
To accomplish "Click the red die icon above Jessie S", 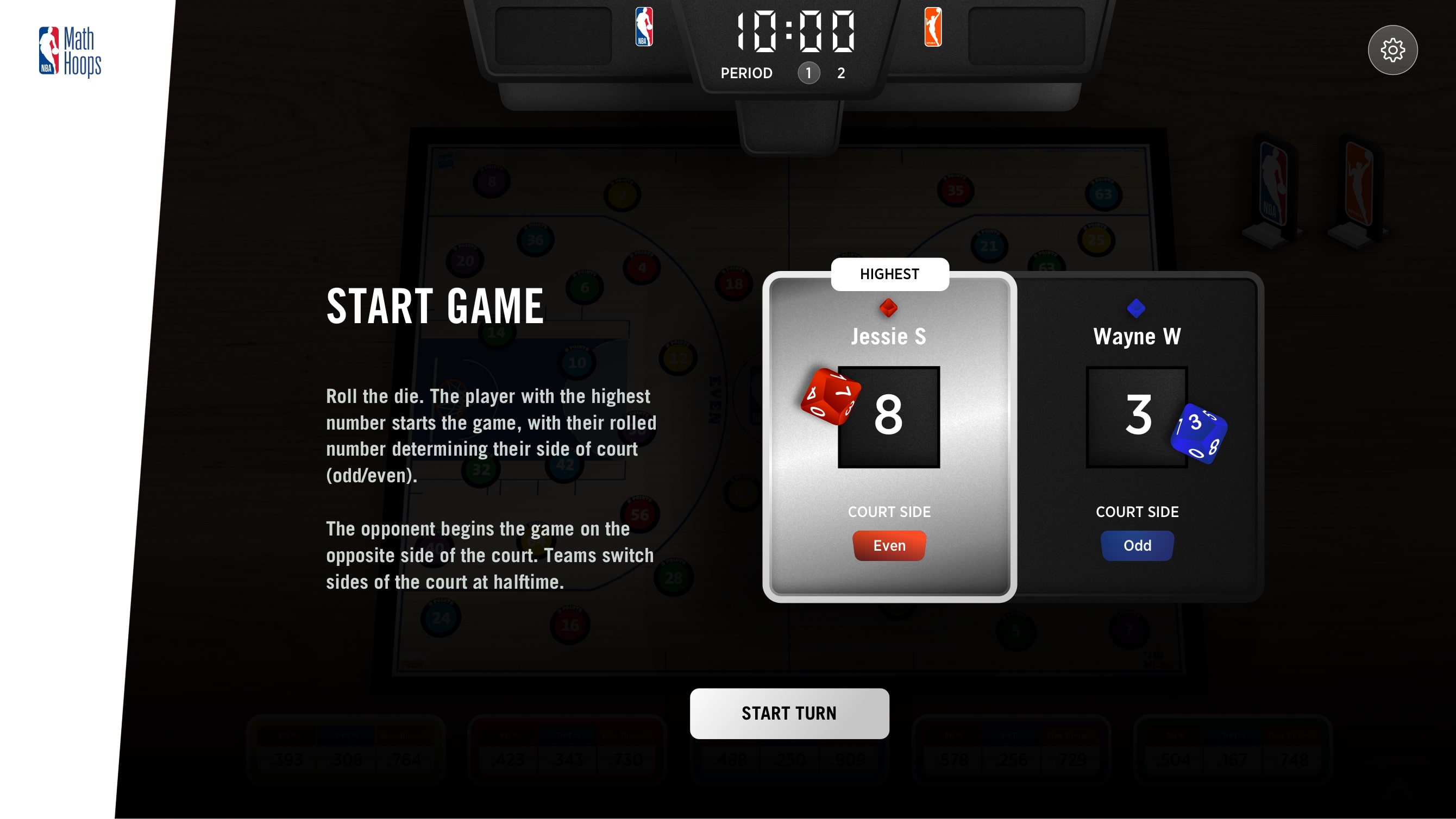I will click(x=889, y=307).
